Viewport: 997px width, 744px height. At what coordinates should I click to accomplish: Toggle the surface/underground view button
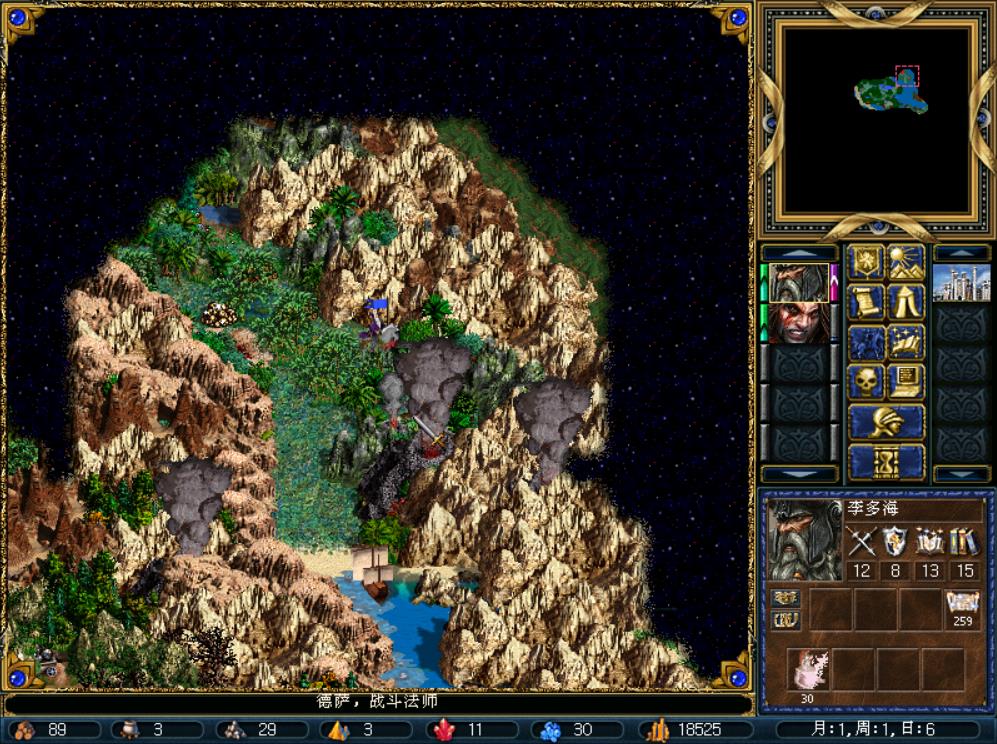[906, 262]
